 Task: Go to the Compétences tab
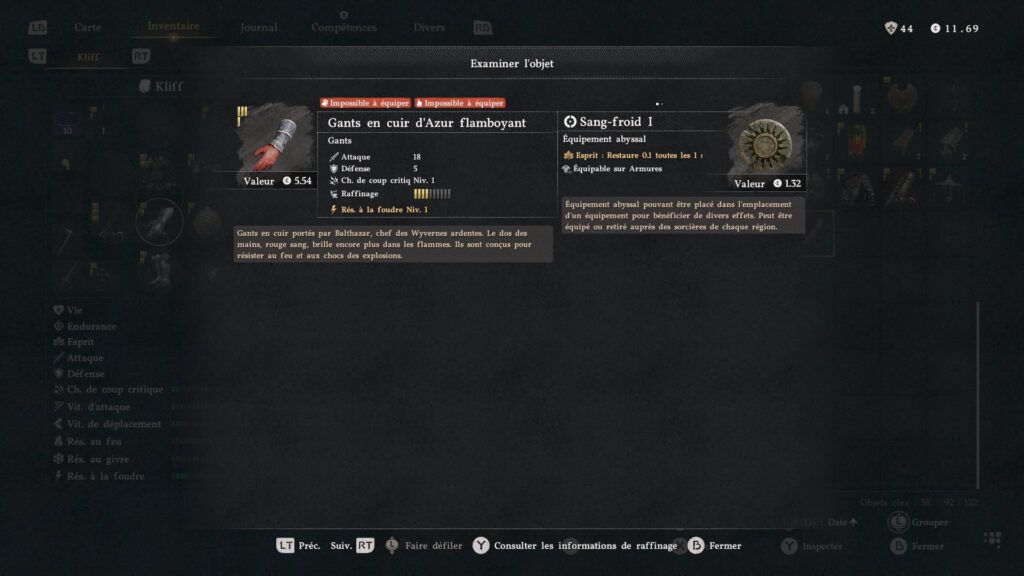(x=344, y=28)
